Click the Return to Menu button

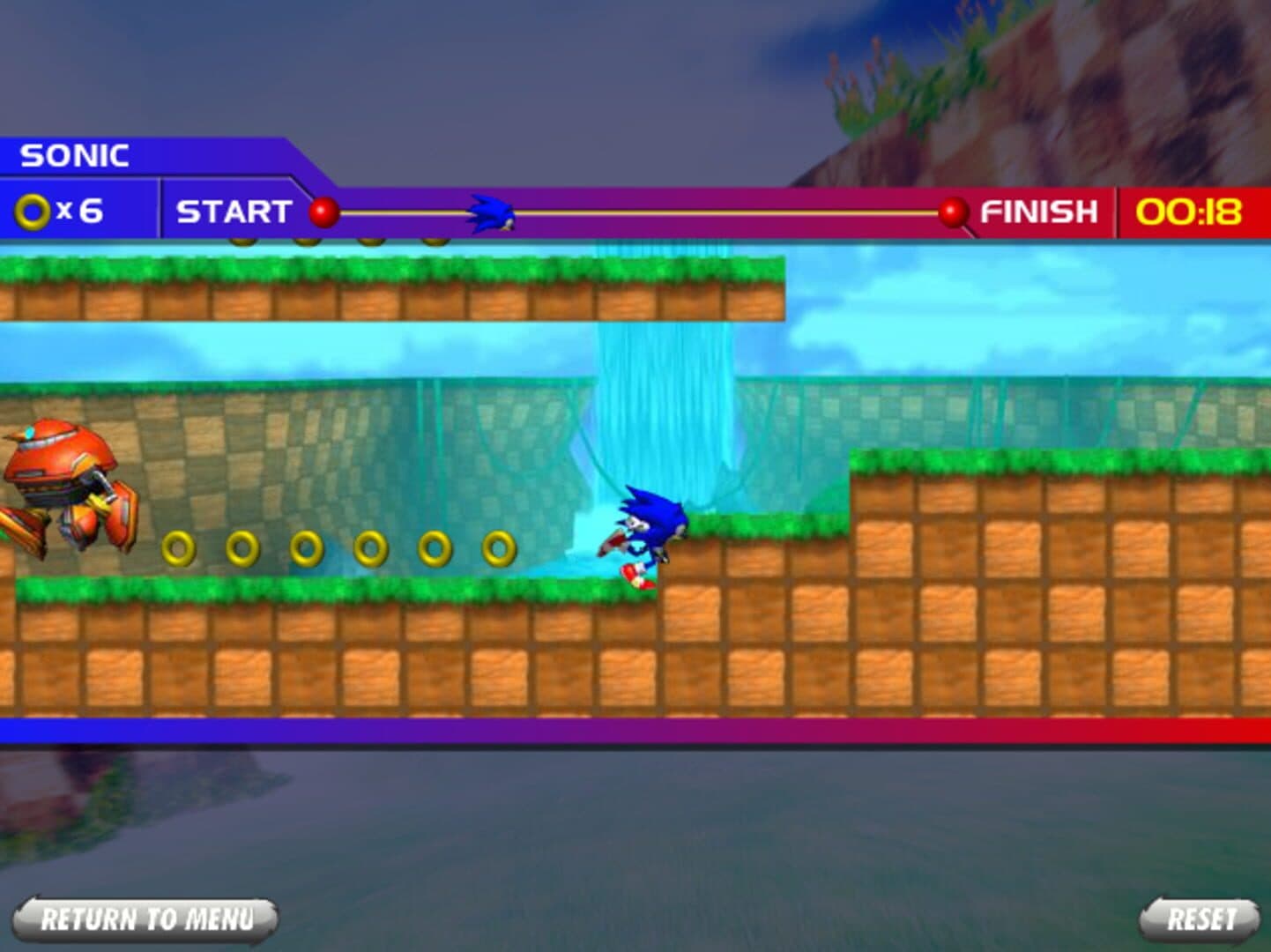tap(146, 919)
